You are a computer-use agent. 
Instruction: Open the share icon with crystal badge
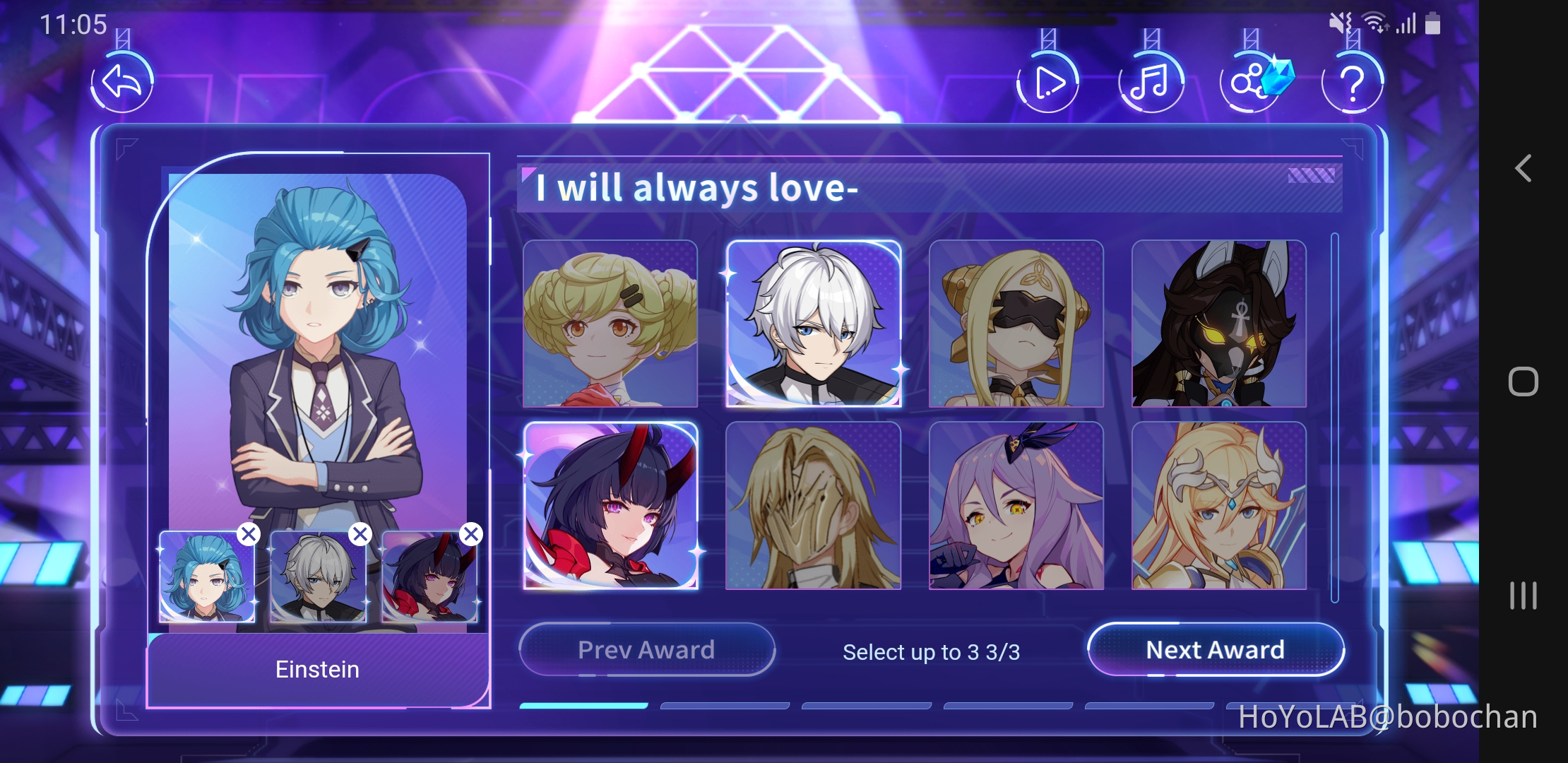(1250, 83)
